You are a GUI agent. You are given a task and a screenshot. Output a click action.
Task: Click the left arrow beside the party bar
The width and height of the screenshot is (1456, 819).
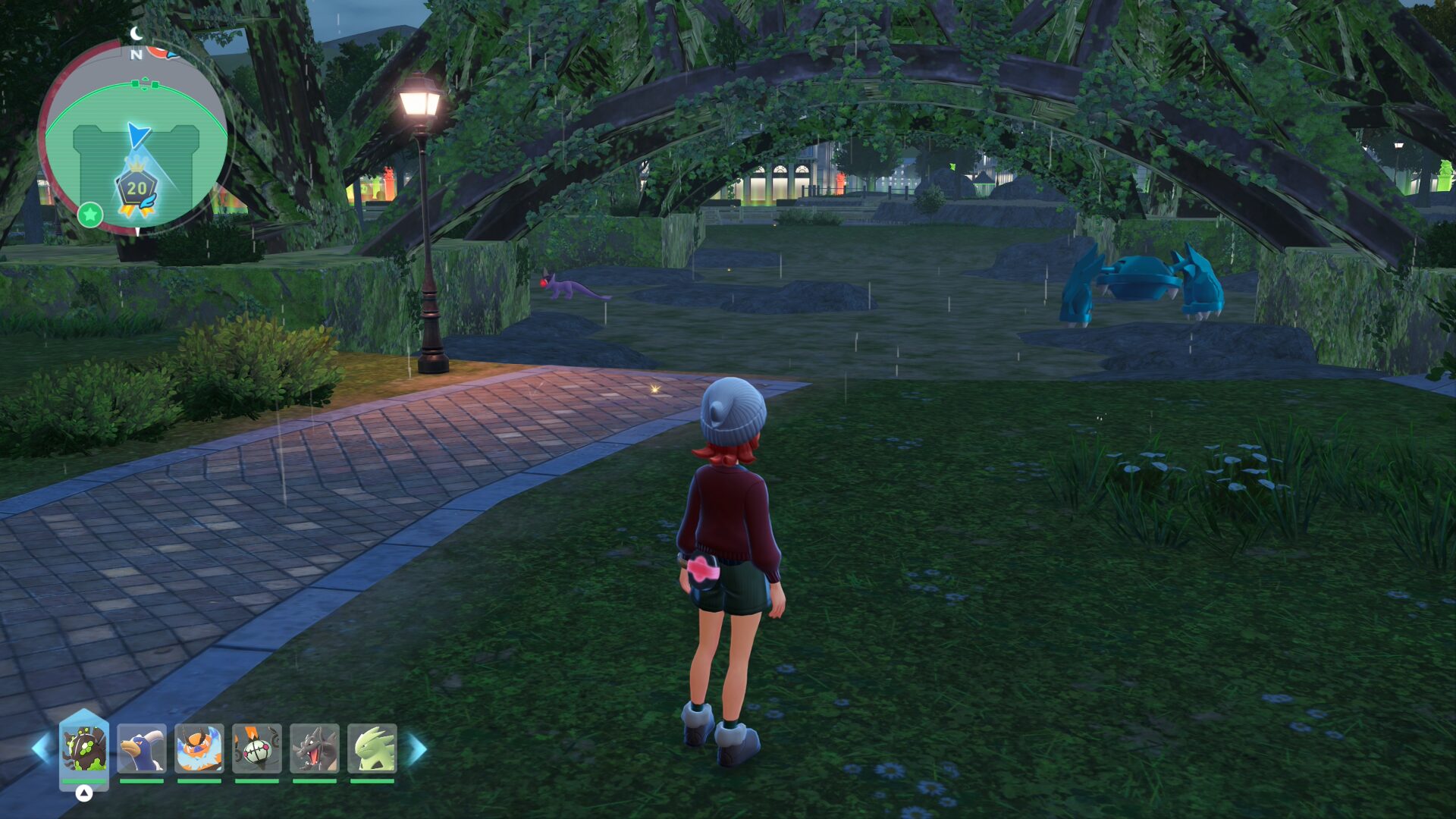[41, 748]
